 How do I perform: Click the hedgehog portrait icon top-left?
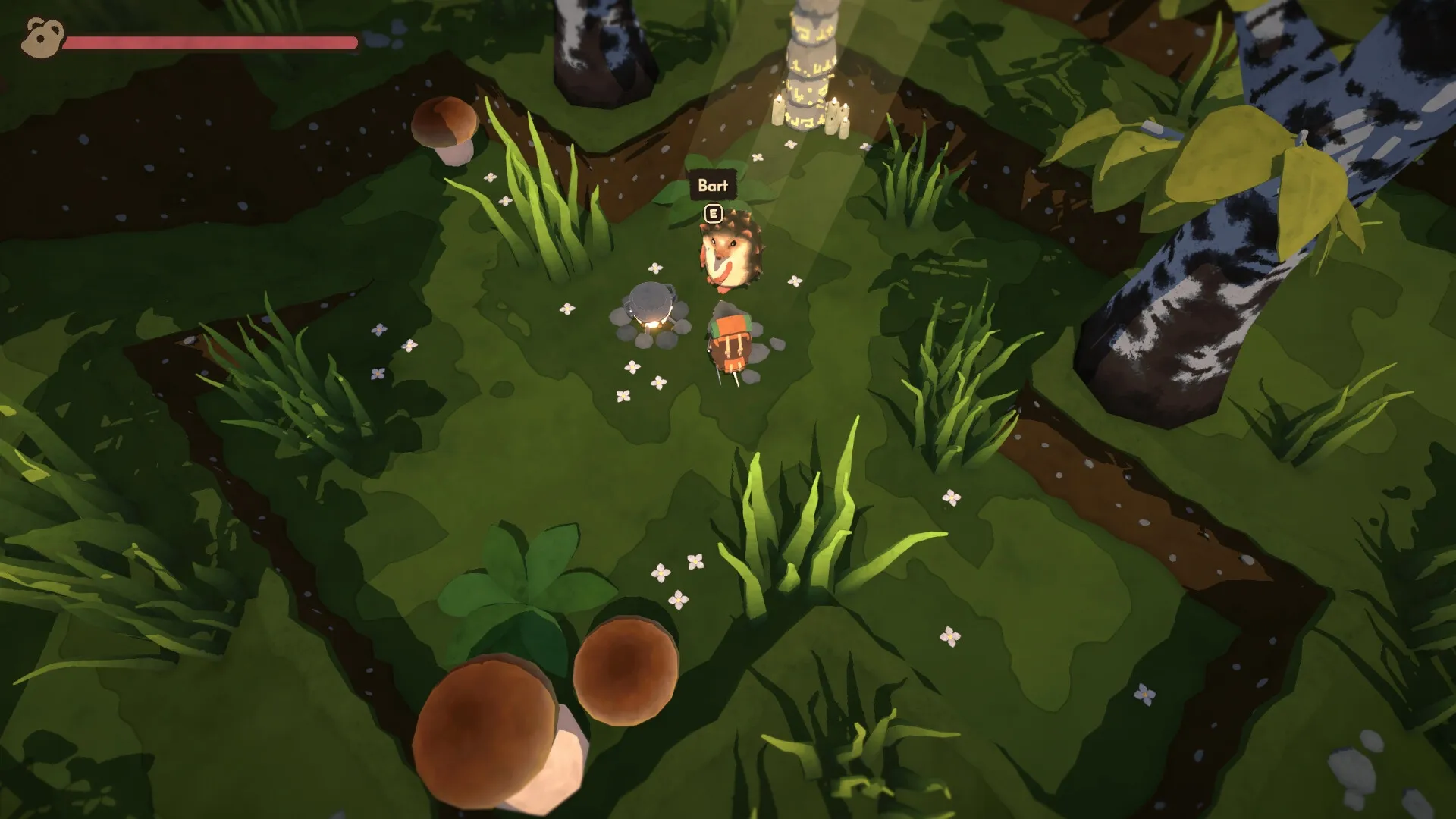click(36, 34)
